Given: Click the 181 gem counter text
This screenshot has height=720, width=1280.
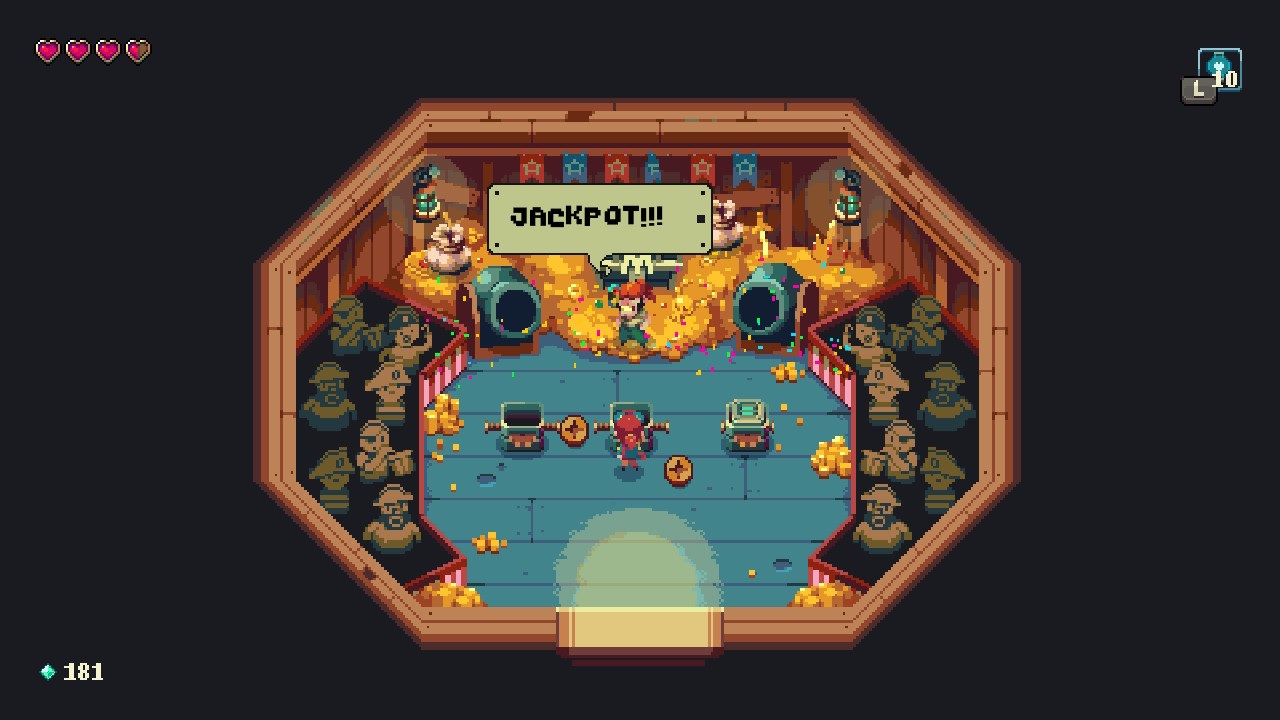Looking at the screenshot, I should pos(84,672).
